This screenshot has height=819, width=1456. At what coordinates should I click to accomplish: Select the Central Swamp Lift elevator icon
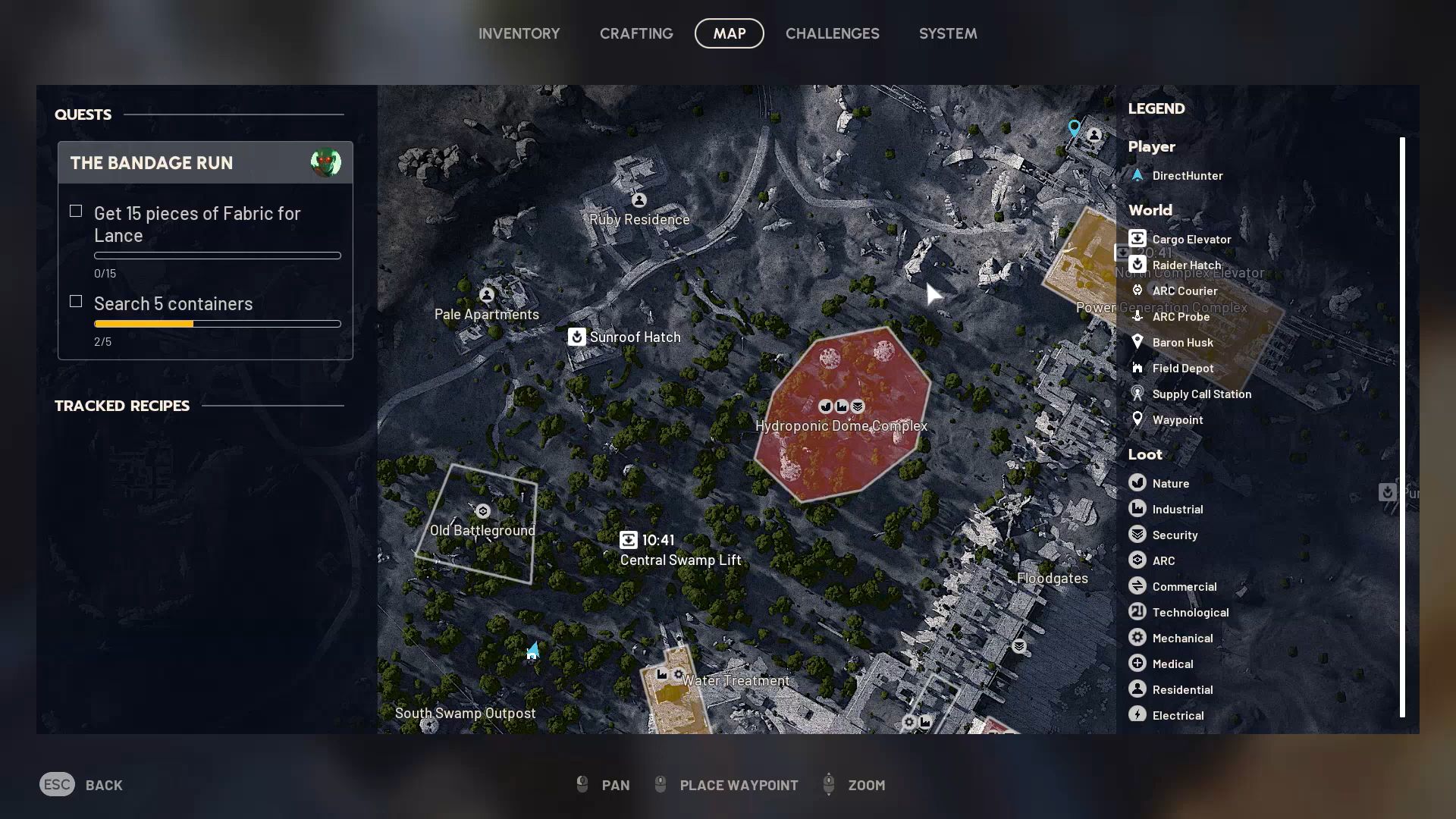click(630, 540)
